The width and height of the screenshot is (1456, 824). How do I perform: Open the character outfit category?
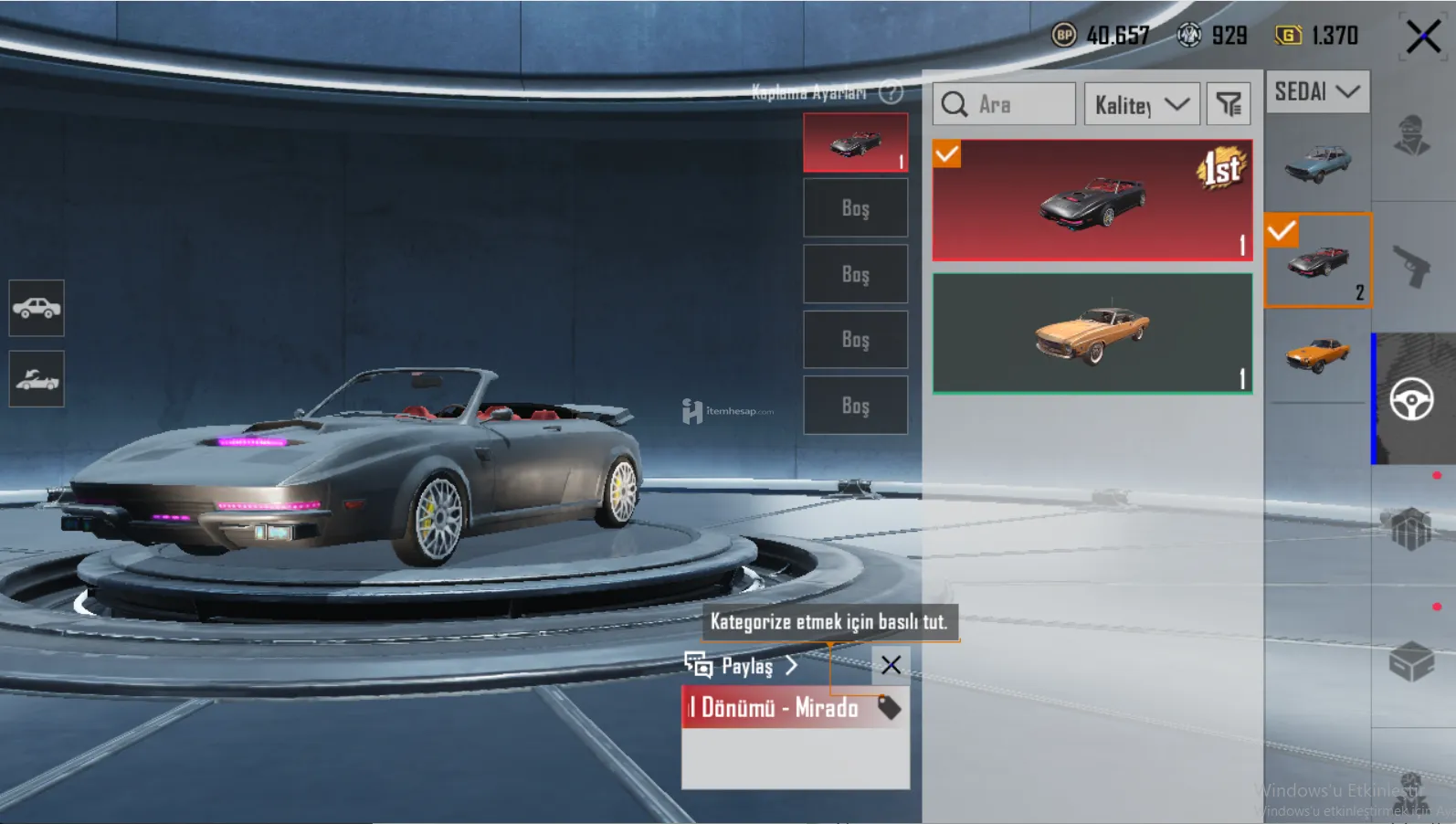tap(1412, 137)
